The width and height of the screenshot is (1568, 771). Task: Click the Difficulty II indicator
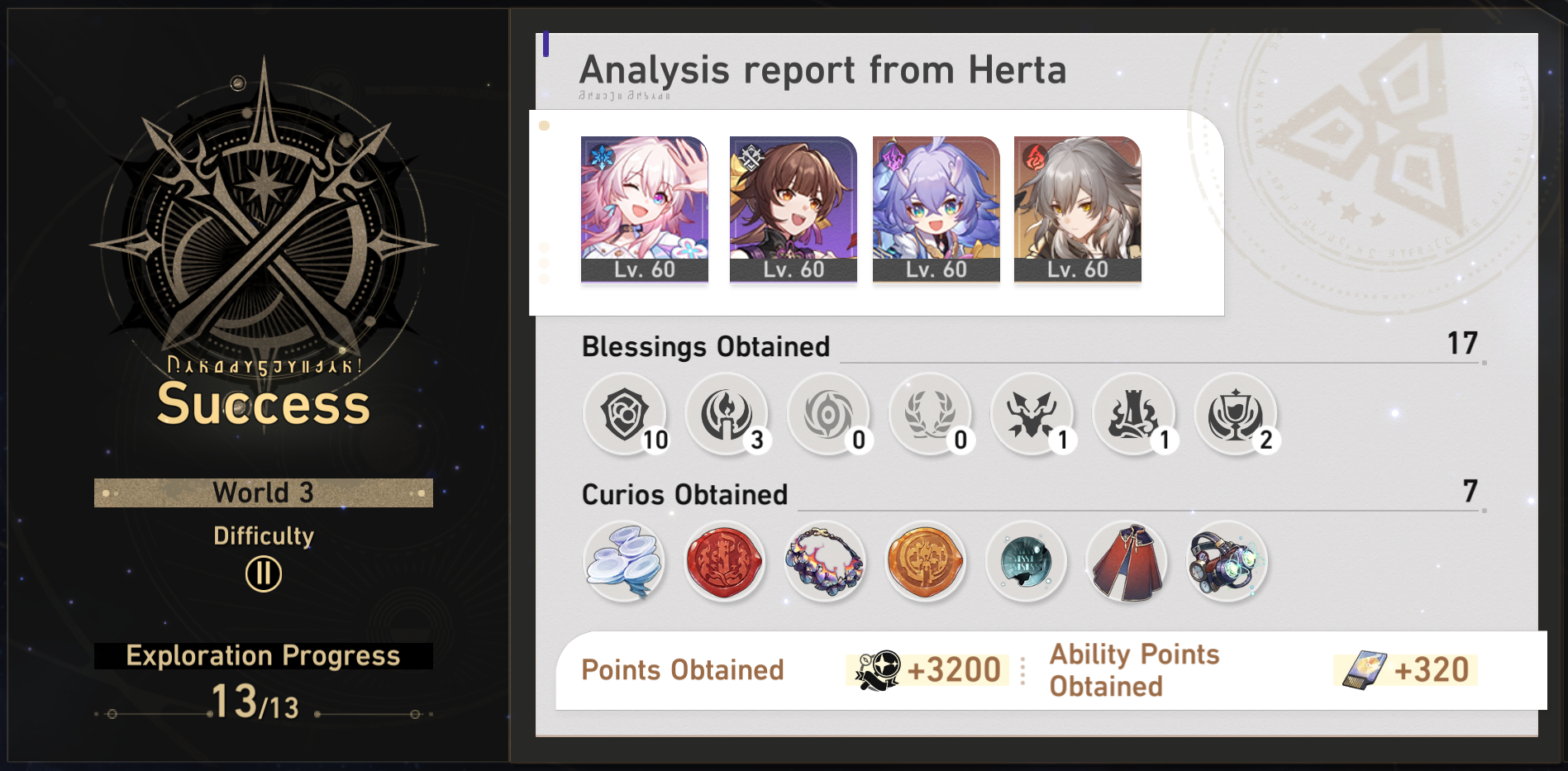tap(263, 573)
